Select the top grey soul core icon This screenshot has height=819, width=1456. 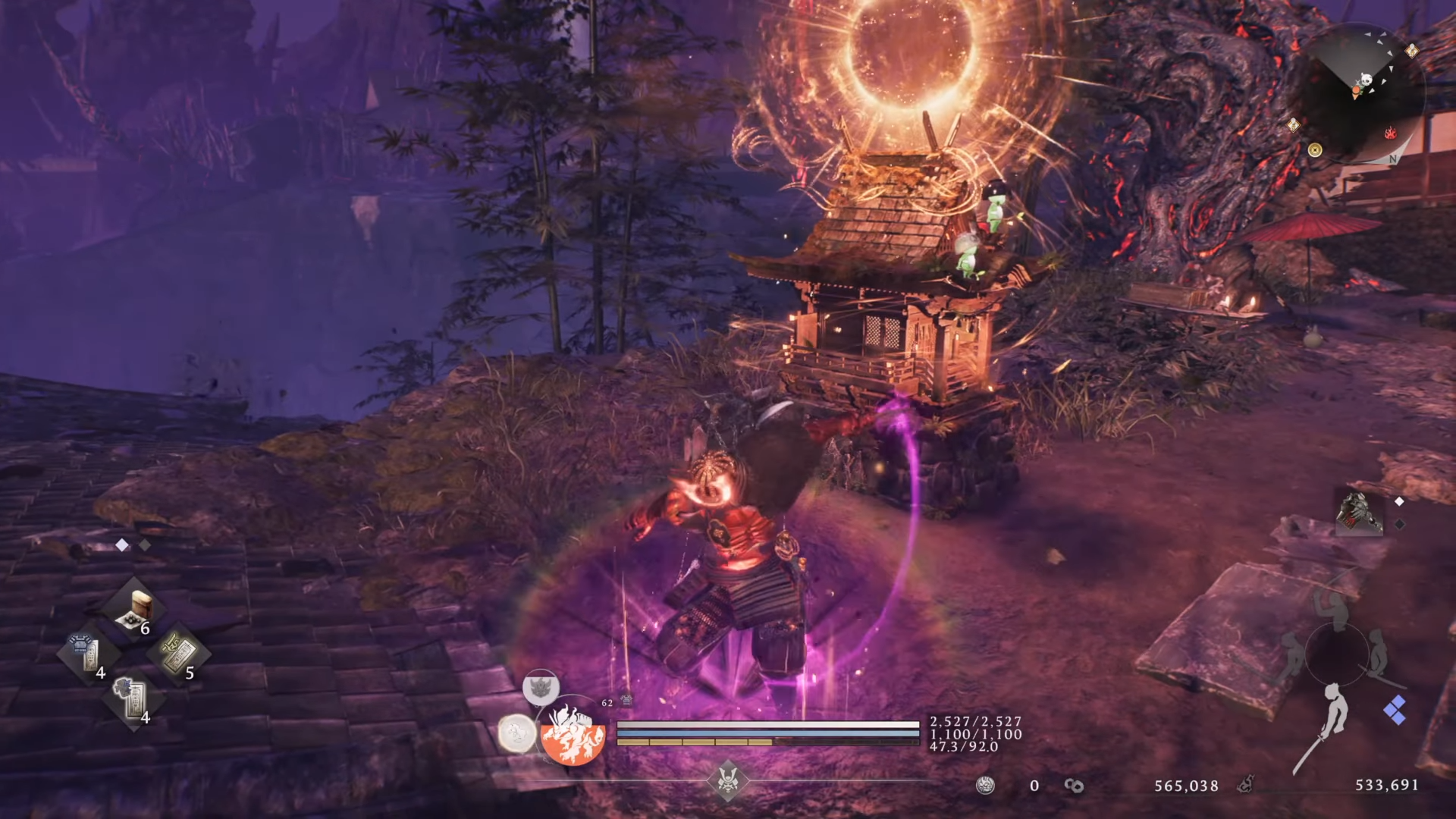tap(541, 689)
